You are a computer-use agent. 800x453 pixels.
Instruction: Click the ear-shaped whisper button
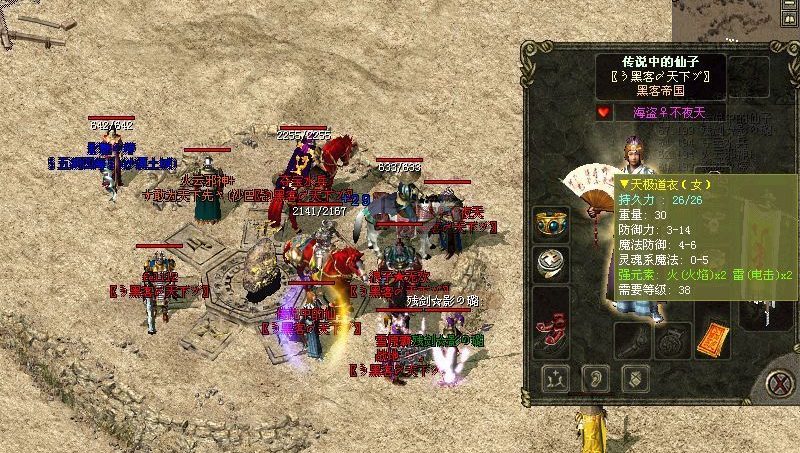click(x=593, y=378)
